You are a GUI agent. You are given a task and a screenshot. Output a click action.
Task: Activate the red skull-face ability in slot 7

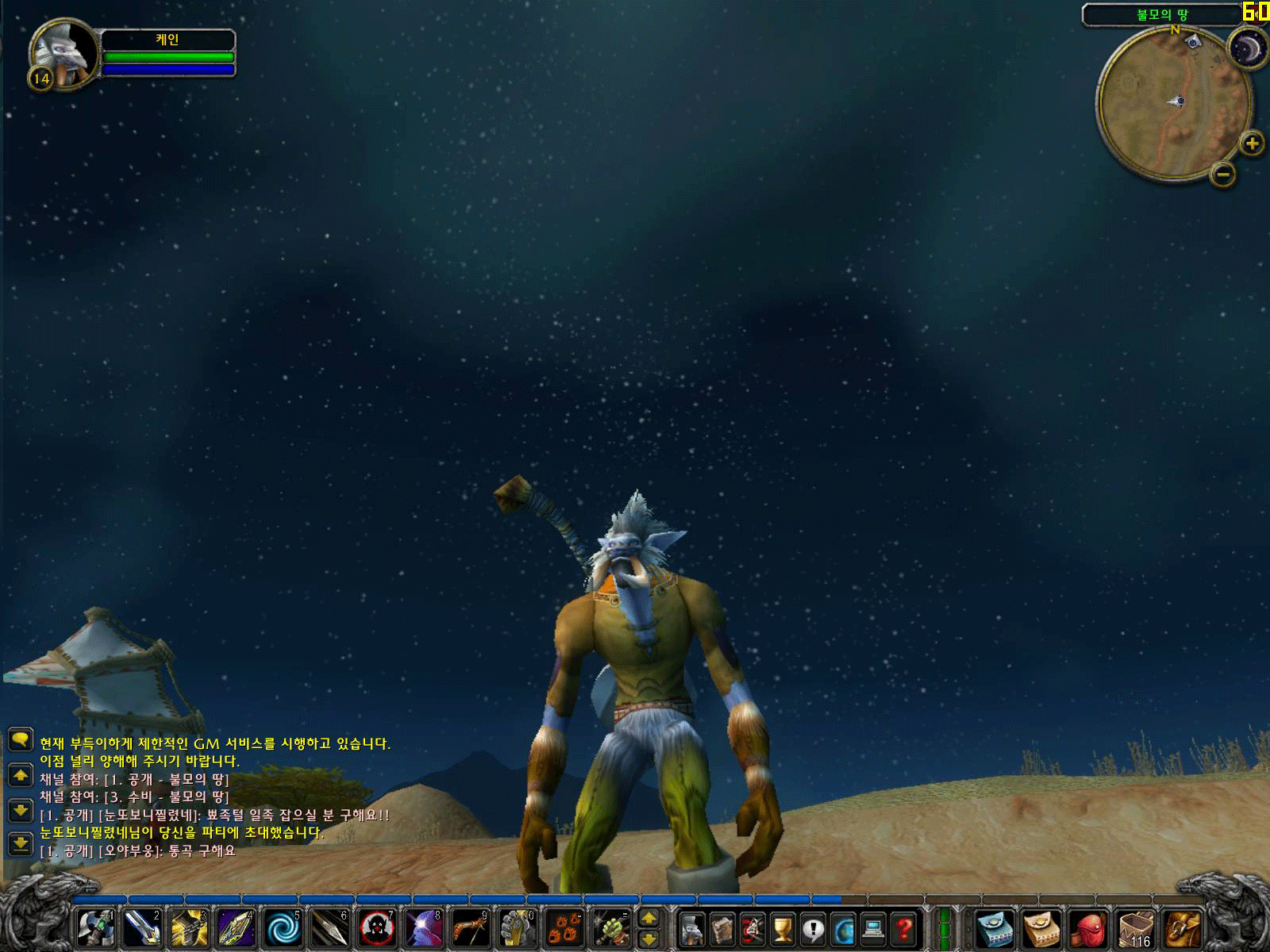pyautogui.click(x=376, y=928)
